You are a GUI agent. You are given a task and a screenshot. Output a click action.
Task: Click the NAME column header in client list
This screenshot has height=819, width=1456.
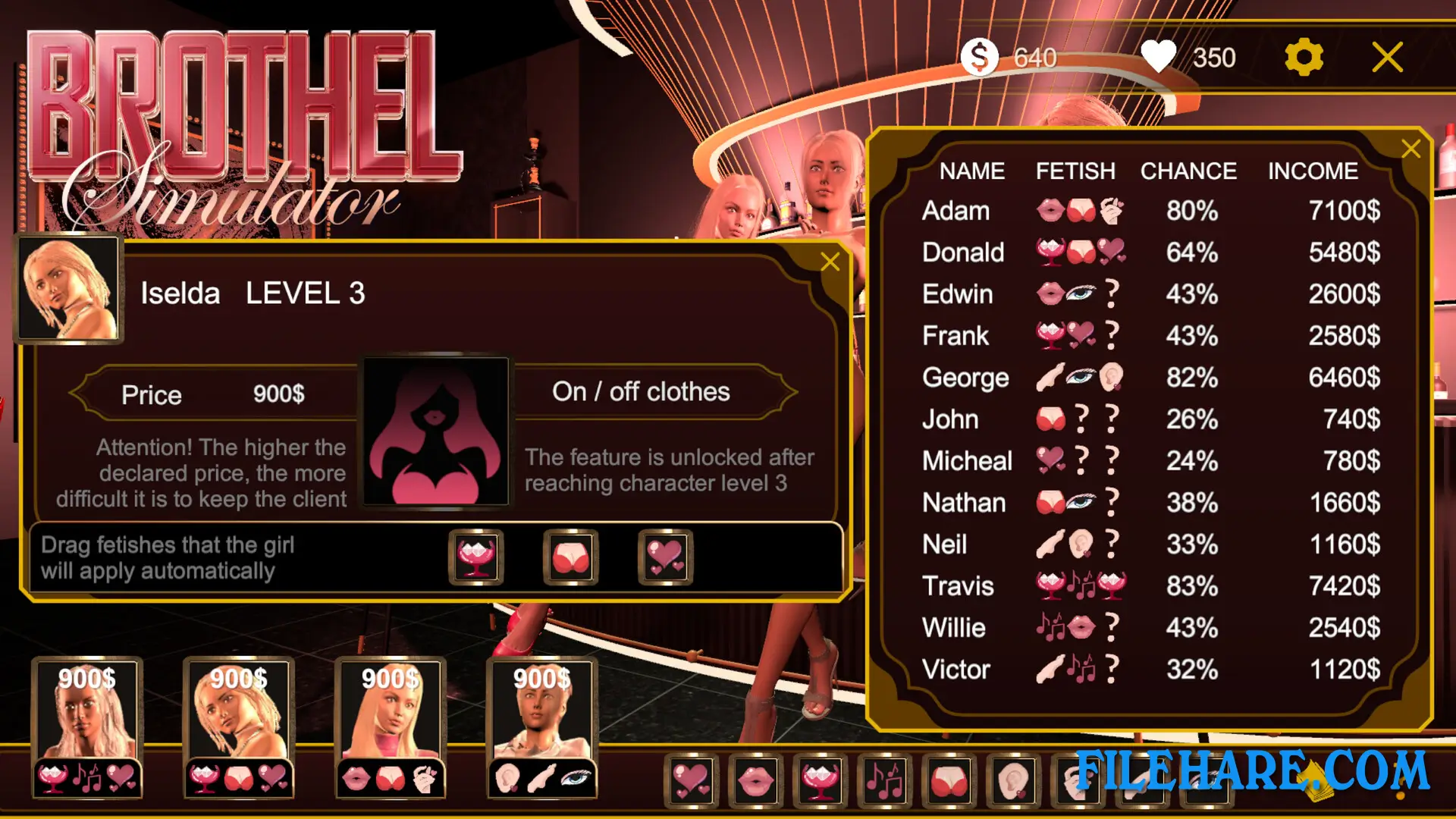[972, 171]
